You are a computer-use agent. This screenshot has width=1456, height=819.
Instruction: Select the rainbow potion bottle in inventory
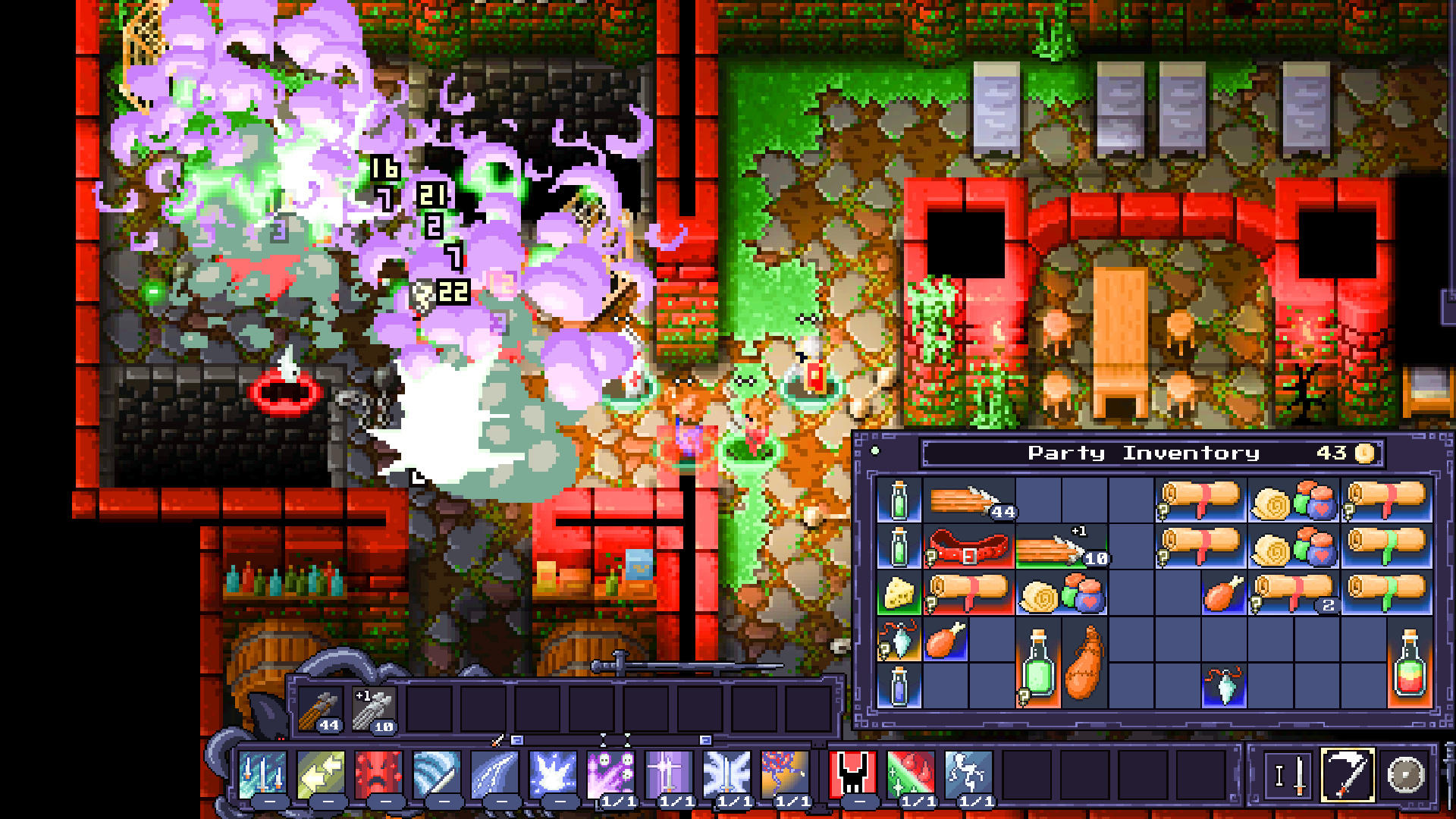pos(1410,664)
